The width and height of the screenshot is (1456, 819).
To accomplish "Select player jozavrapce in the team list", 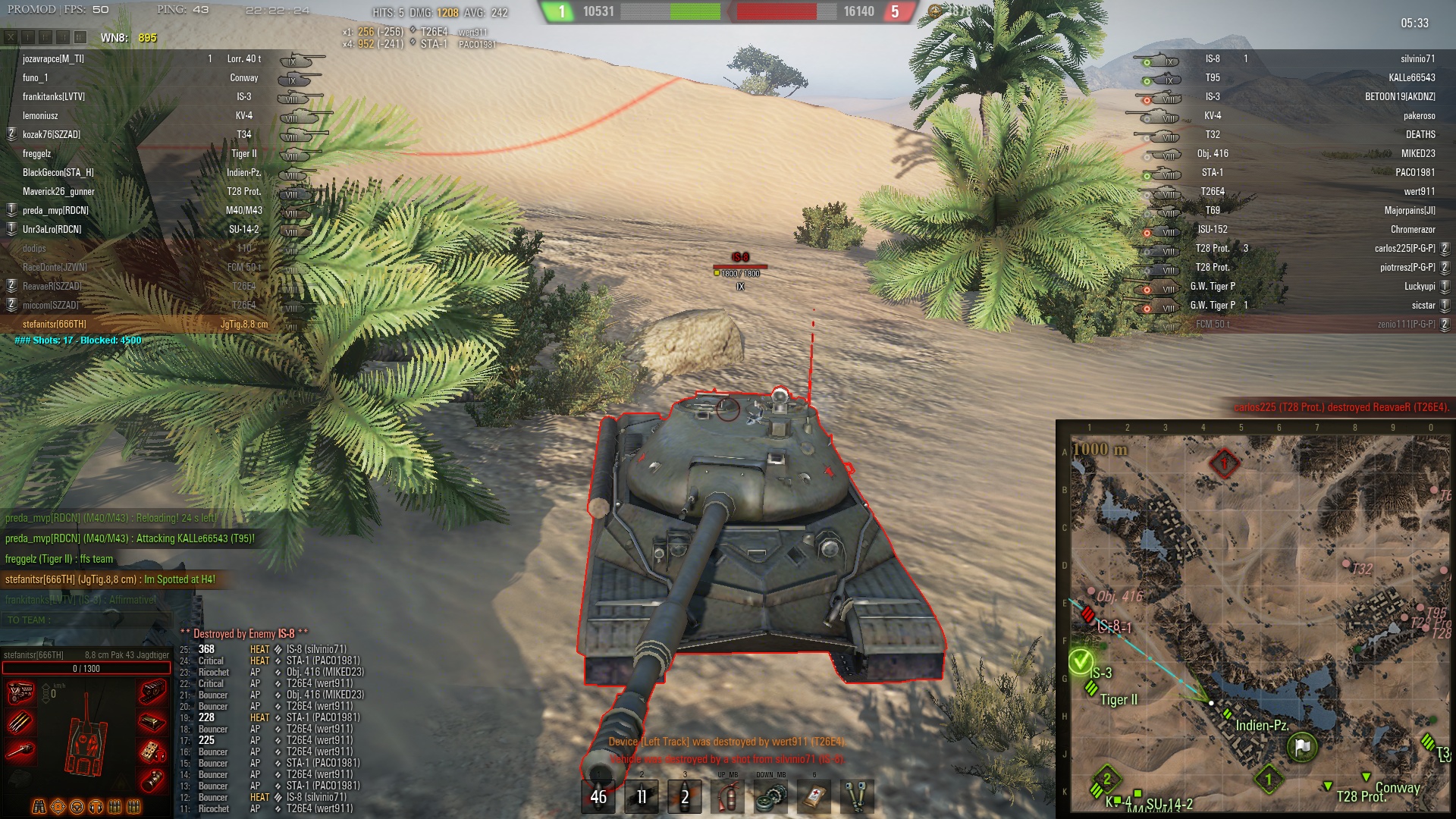I will [53, 58].
